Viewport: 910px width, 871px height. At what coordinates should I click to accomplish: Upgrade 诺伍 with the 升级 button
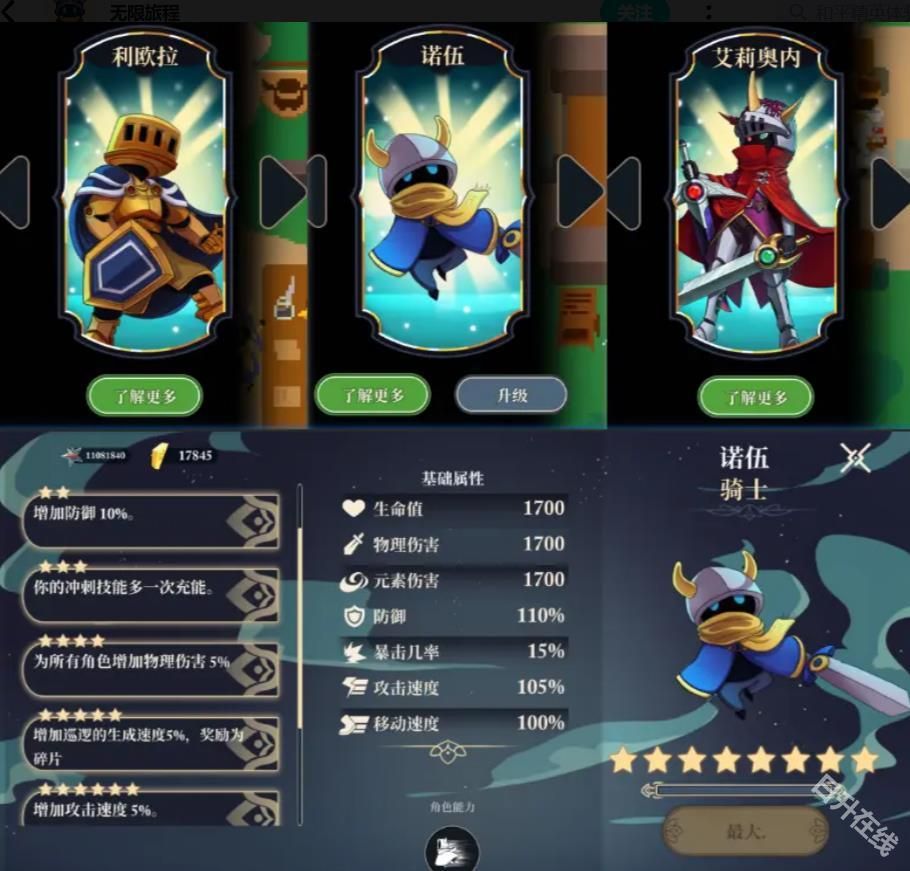click(x=512, y=395)
